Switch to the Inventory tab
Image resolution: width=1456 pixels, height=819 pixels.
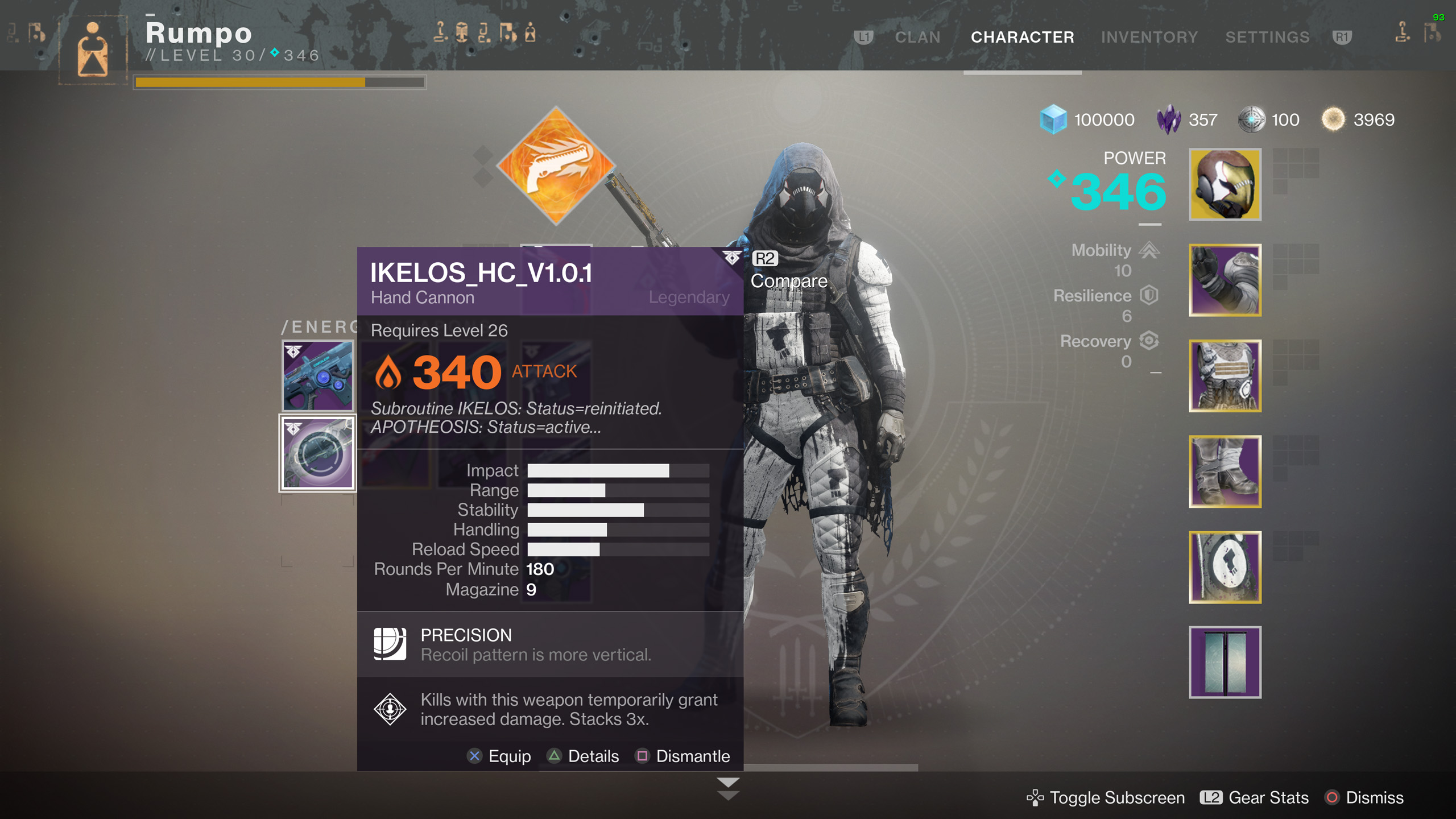click(x=1149, y=38)
